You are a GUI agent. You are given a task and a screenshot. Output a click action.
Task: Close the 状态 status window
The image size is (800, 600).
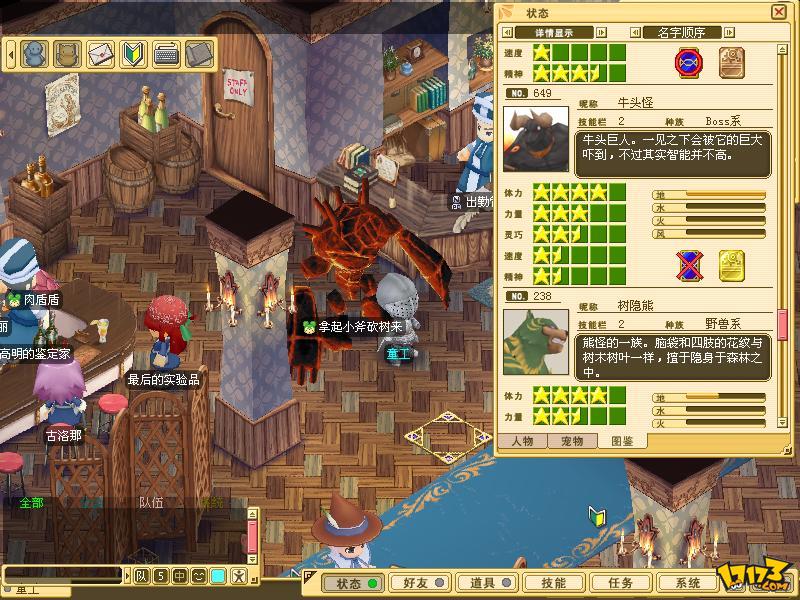(778, 12)
